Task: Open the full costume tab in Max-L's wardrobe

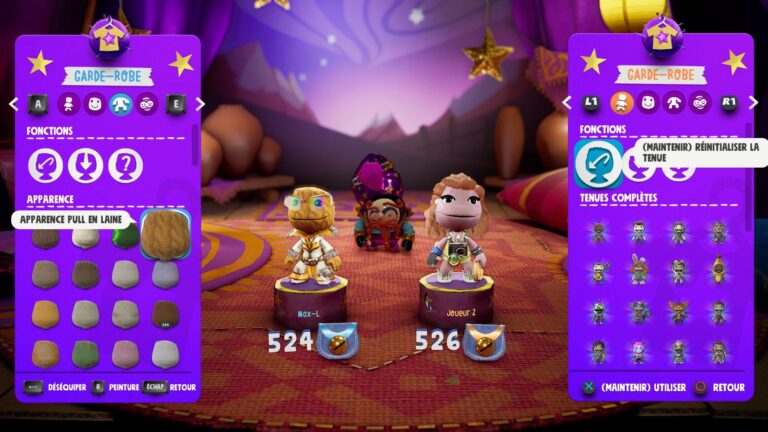Action: pyautogui.click(x=68, y=103)
